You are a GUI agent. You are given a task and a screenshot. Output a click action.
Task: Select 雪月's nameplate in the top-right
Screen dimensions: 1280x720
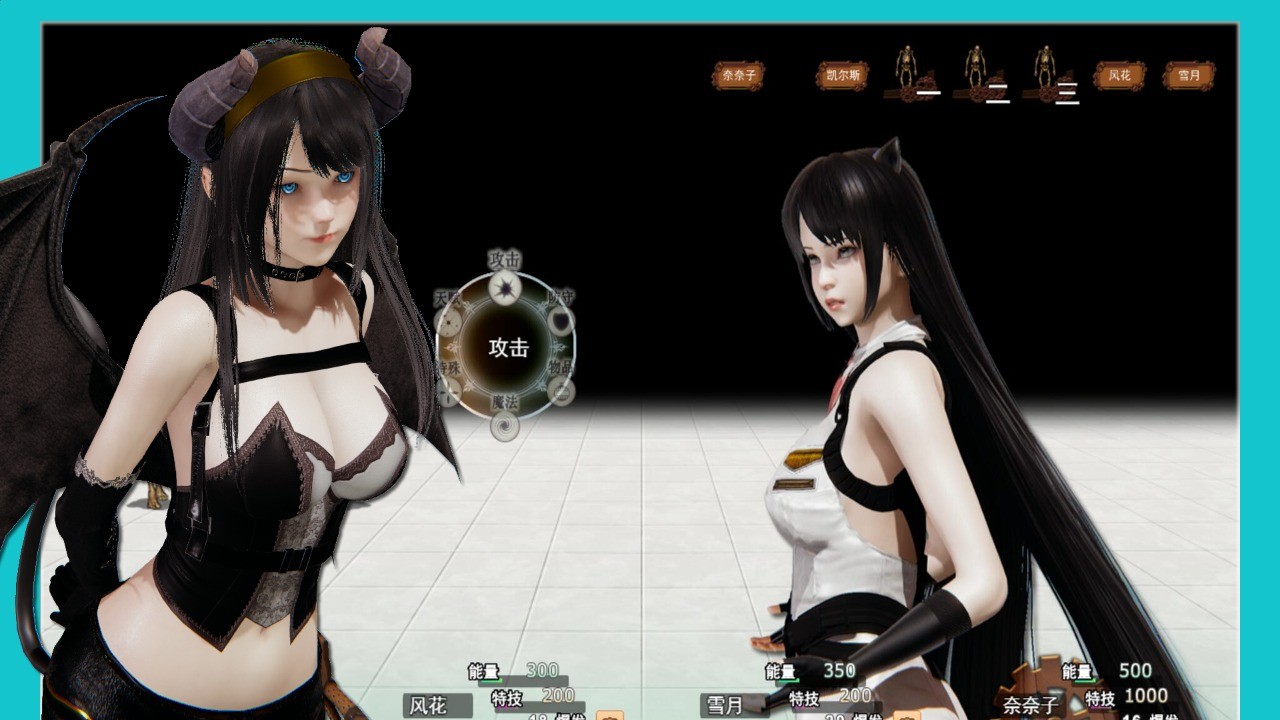point(1190,75)
